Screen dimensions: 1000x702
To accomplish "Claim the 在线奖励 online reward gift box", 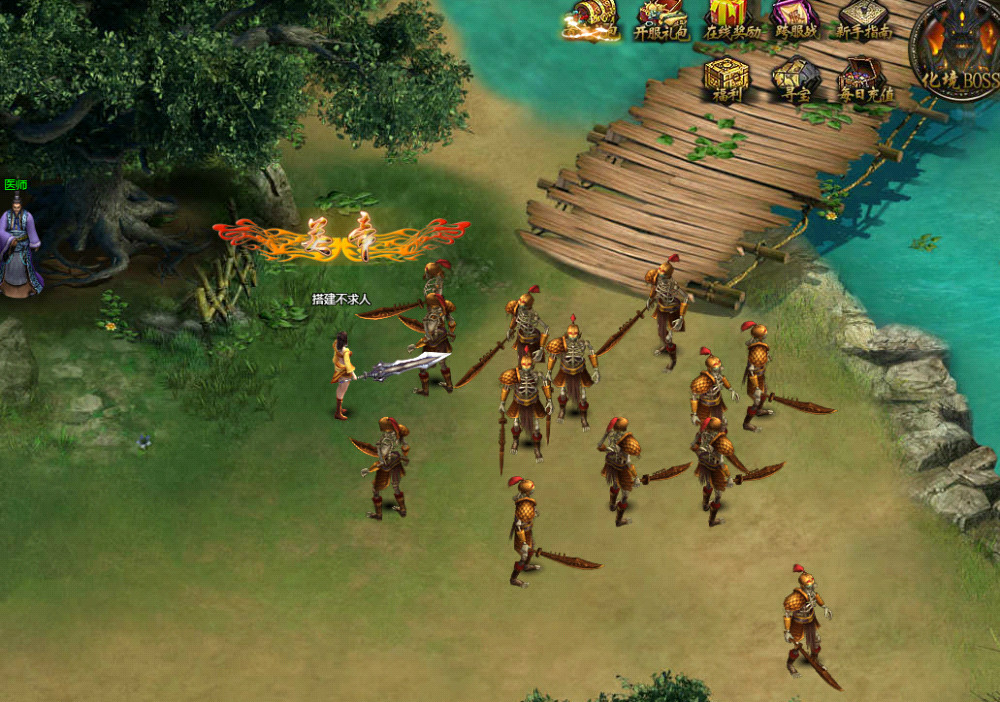I will pyautogui.click(x=731, y=18).
